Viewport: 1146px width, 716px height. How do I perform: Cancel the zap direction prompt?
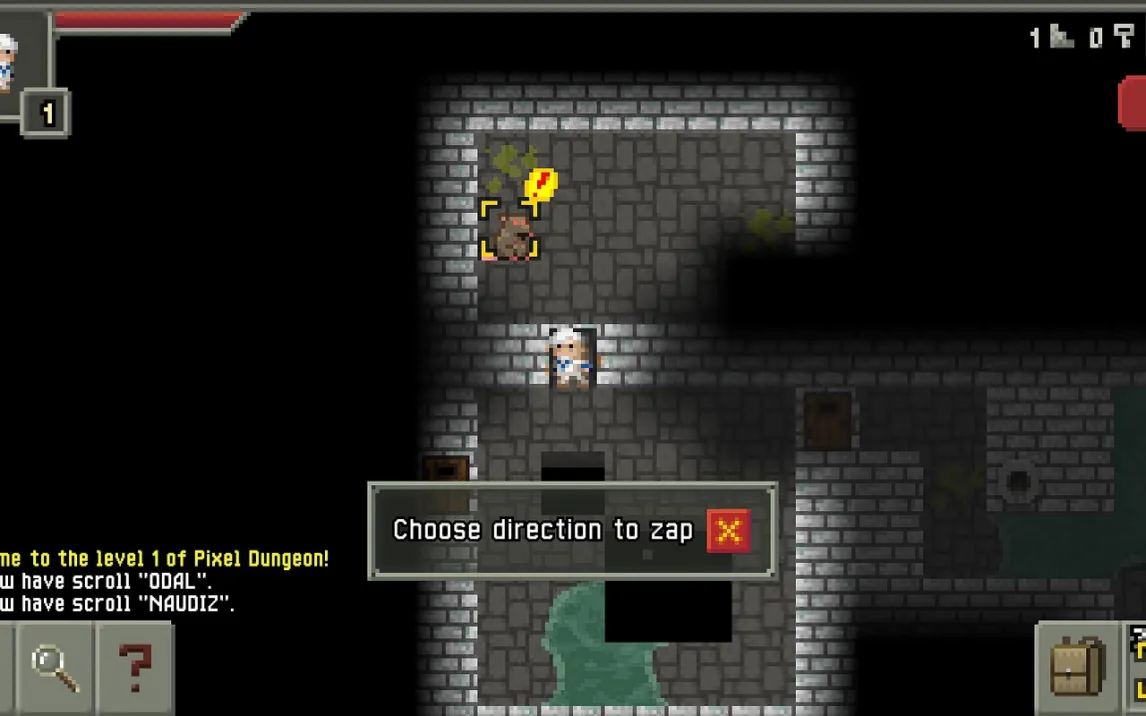click(728, 531)
